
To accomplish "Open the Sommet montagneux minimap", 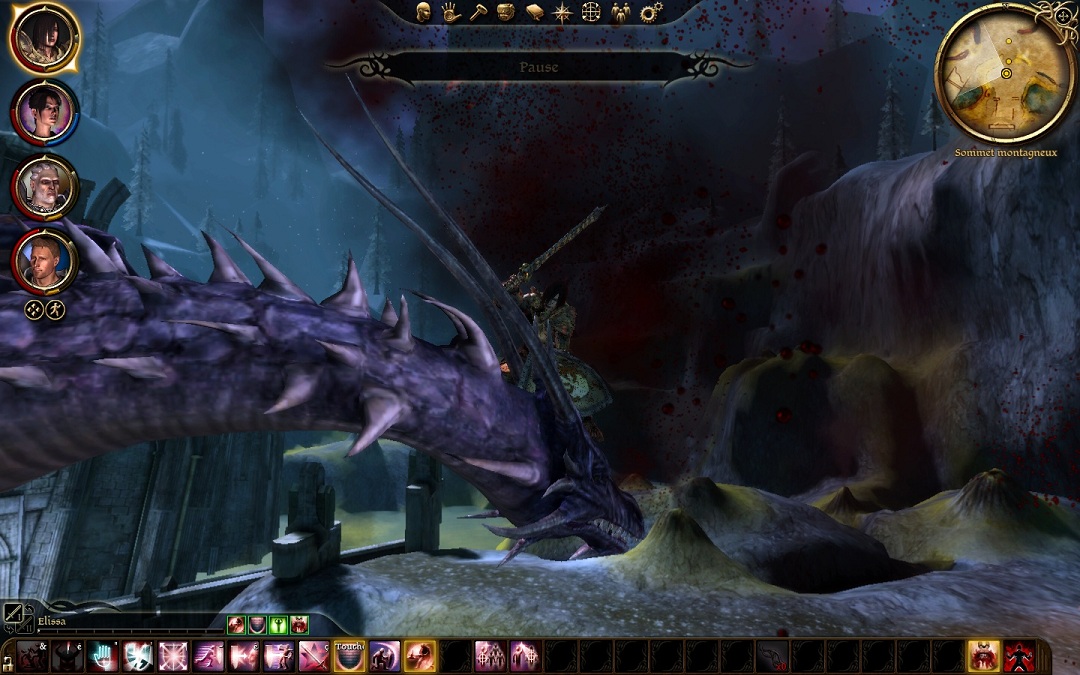I will point(1004,73).
